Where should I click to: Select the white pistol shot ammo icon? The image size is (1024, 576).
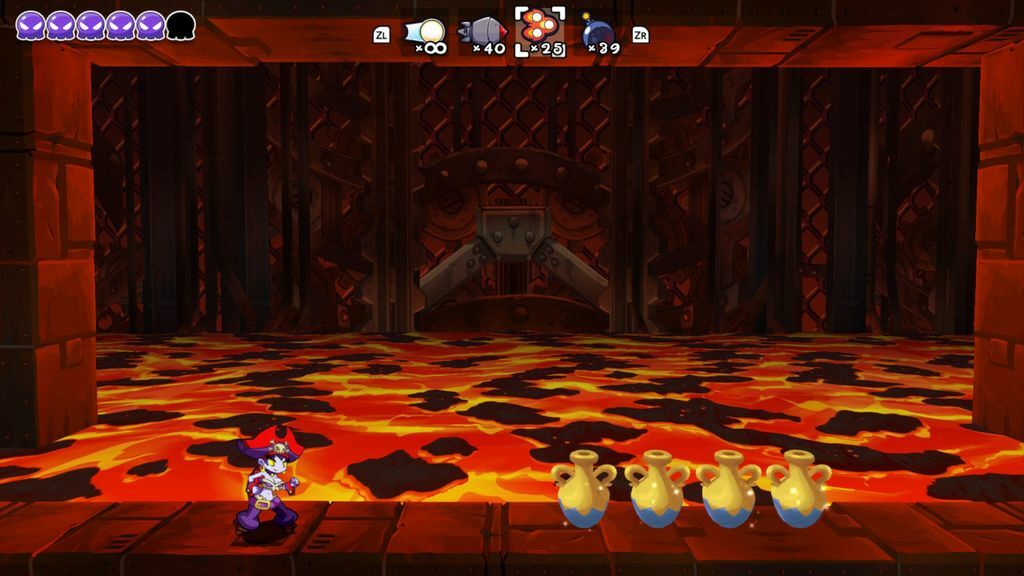point(427,32)
